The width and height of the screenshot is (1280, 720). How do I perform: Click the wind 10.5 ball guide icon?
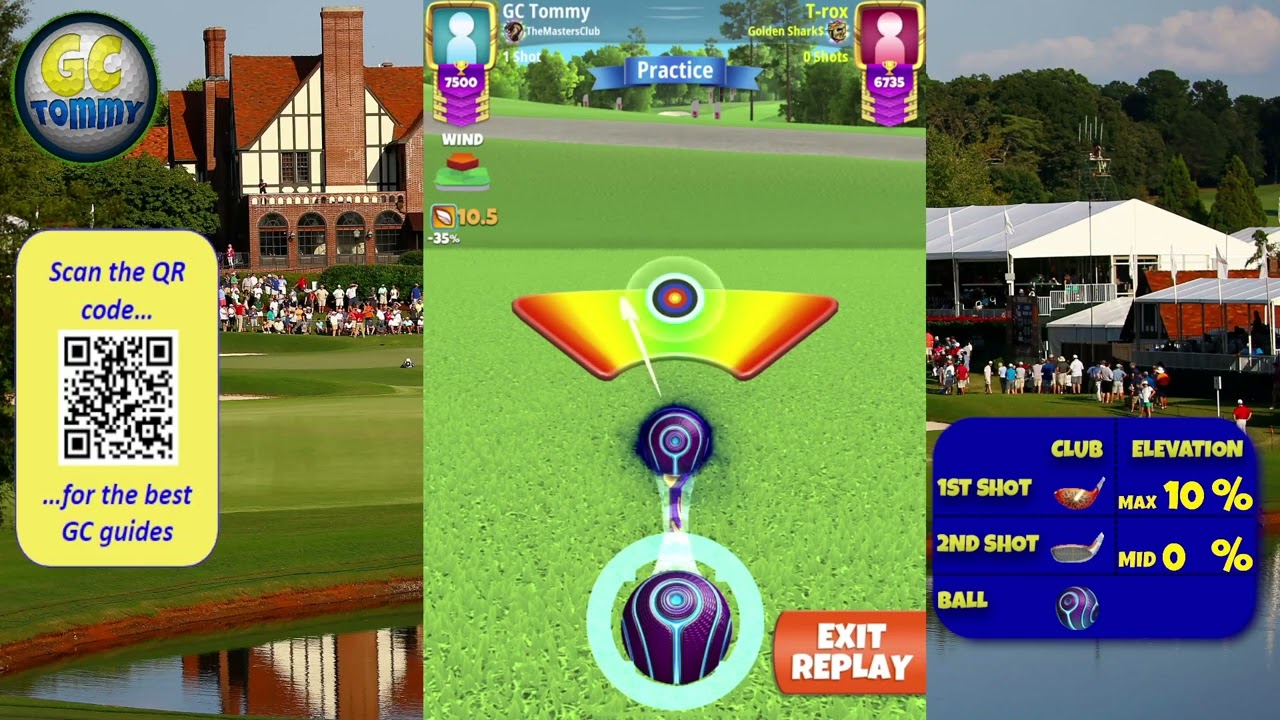click(443, 216)
